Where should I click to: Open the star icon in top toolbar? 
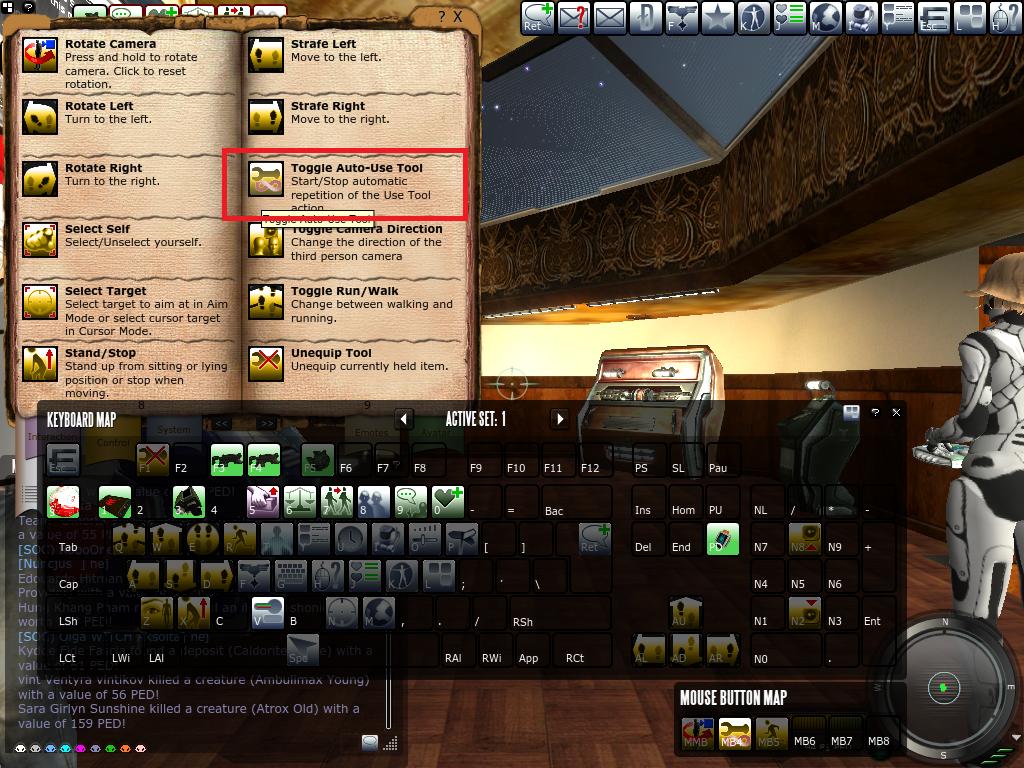717,17
